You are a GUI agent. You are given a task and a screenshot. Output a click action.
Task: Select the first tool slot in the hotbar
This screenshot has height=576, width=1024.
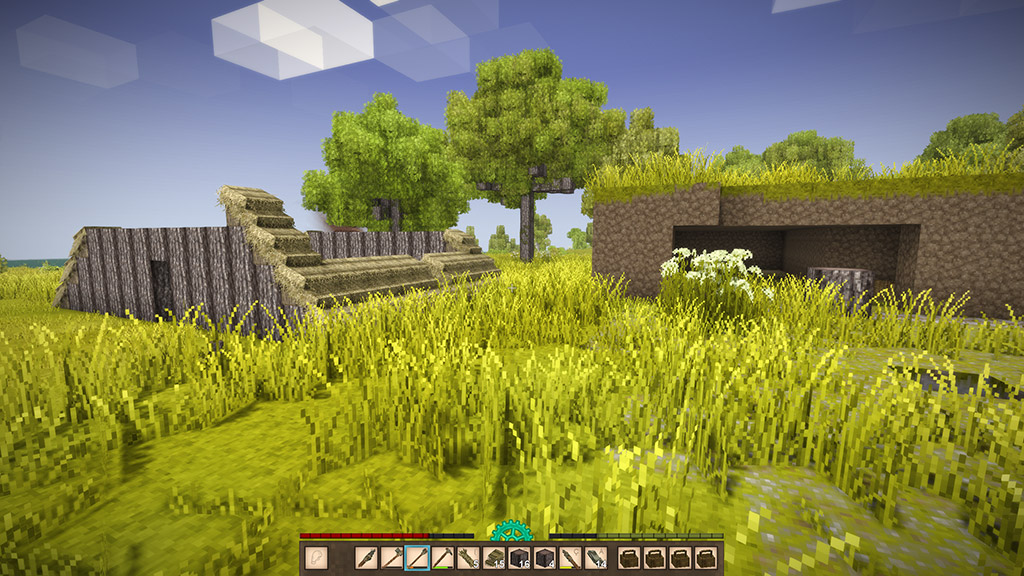coord(366,558)
